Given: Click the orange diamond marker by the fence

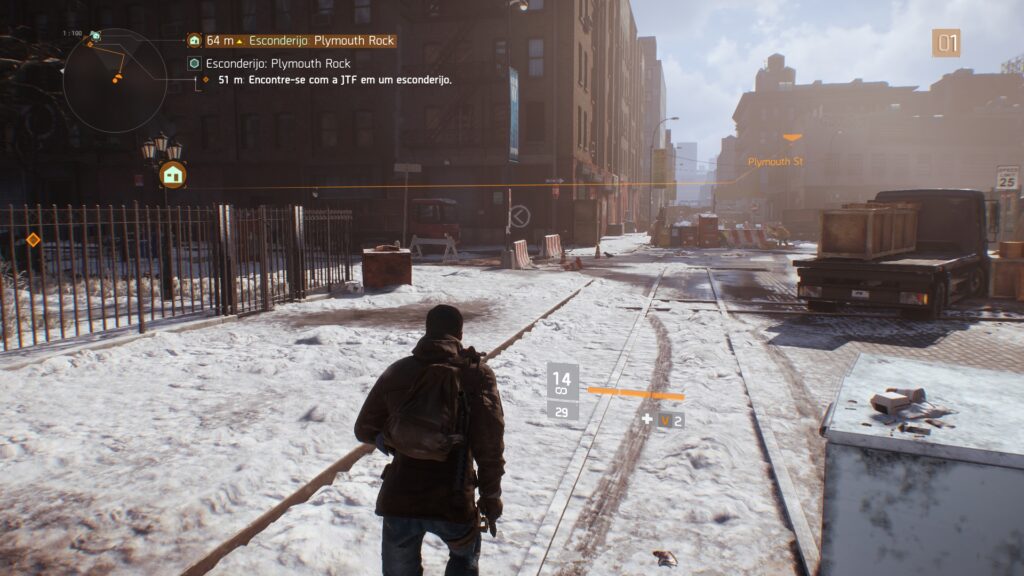Looking at the screenshot, I should [33, 240].
